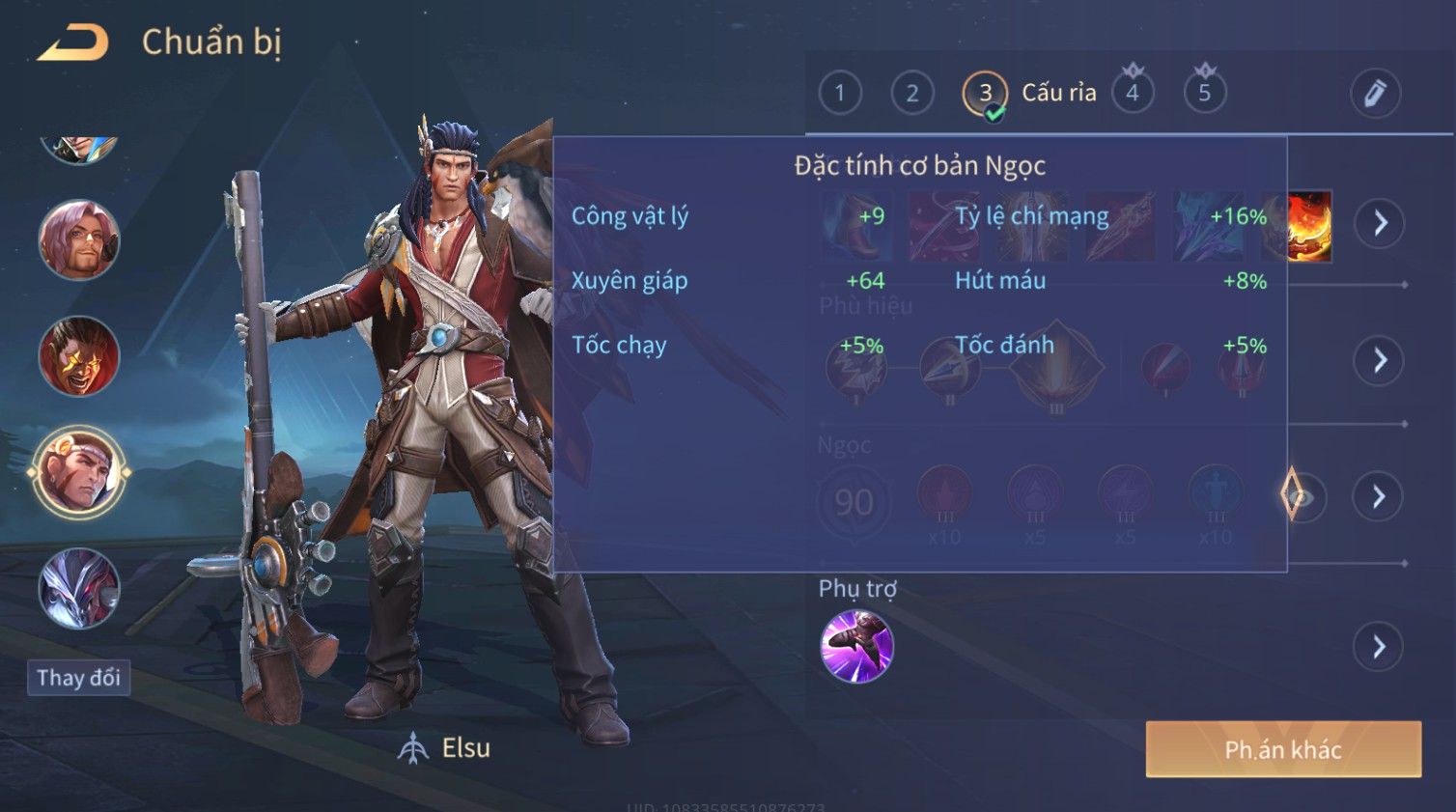Choose the glowing-eyed red hero portrait
Screen dimensions: 1456x812
[78, 356]
